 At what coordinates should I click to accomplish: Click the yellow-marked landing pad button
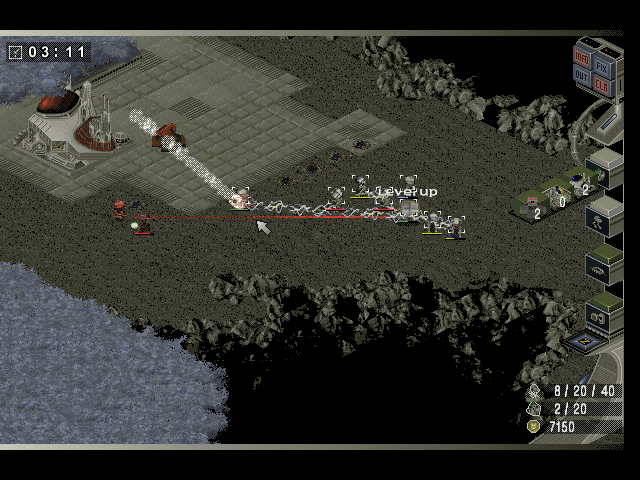[x=582, y=342]
